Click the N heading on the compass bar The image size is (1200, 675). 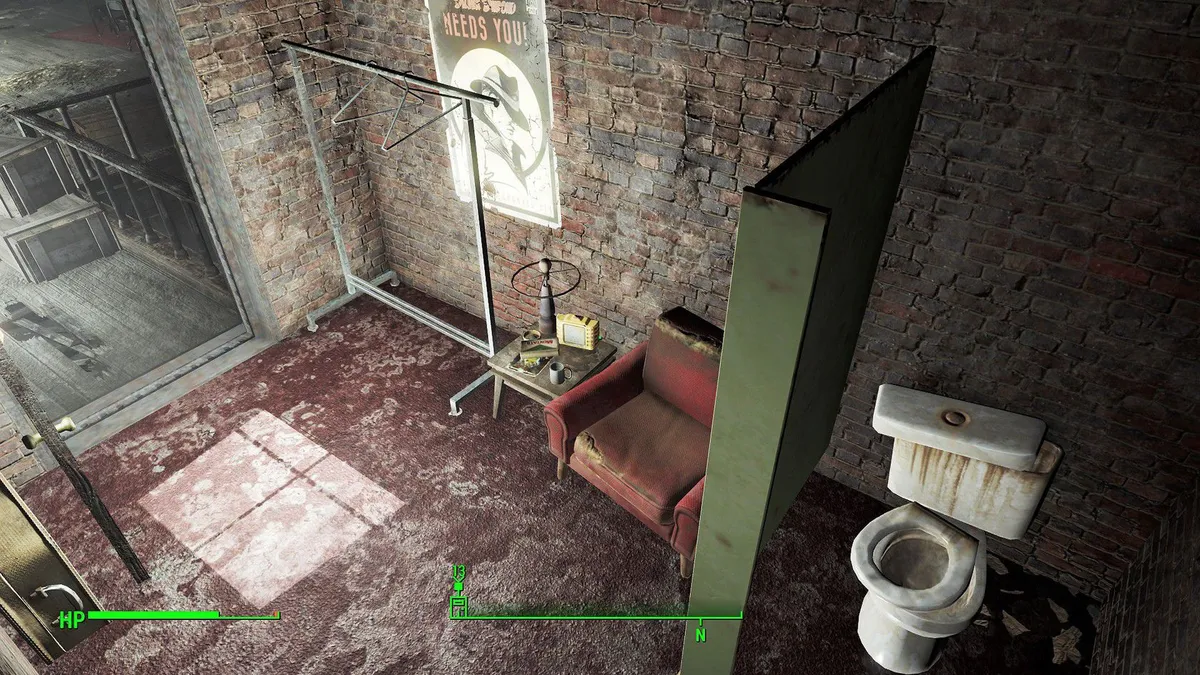pos(700,634)
